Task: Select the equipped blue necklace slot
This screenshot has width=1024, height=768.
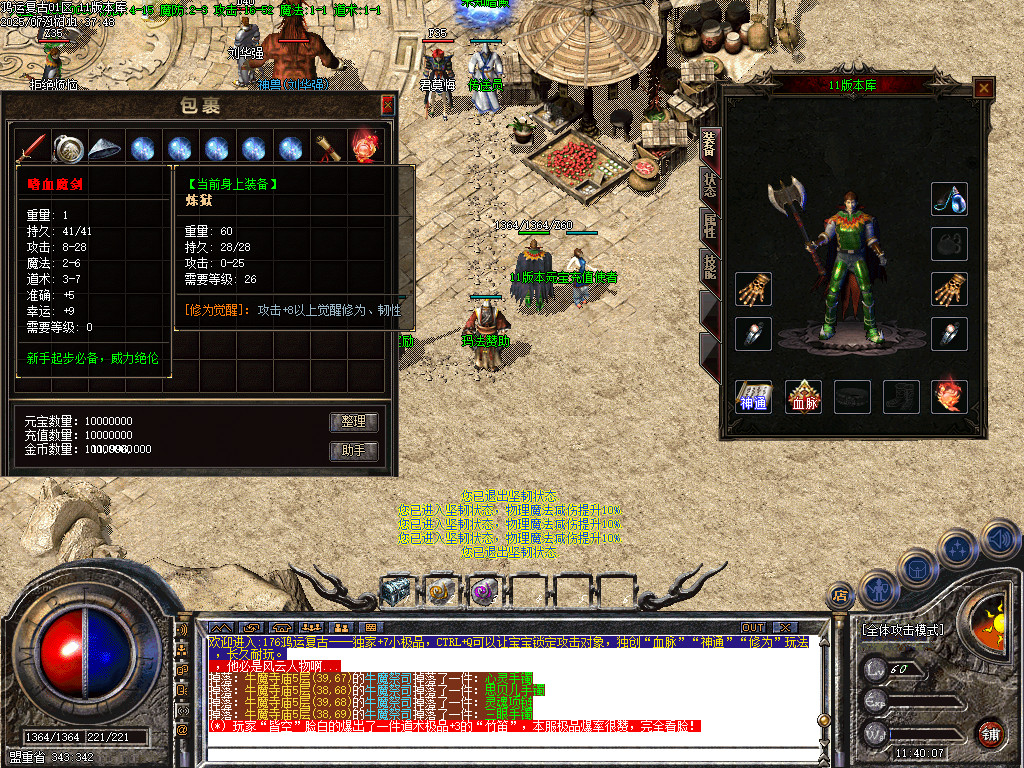Action: [x=949, y=199]
